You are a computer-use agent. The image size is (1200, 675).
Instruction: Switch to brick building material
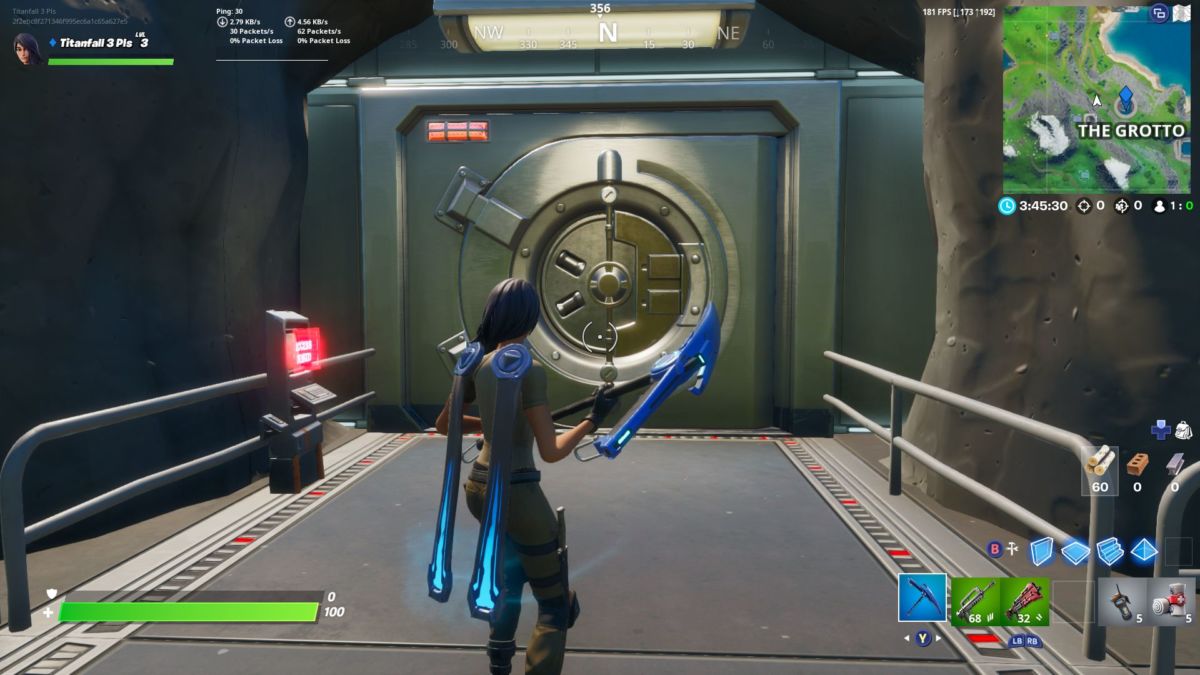click(x=1137, y=463)
